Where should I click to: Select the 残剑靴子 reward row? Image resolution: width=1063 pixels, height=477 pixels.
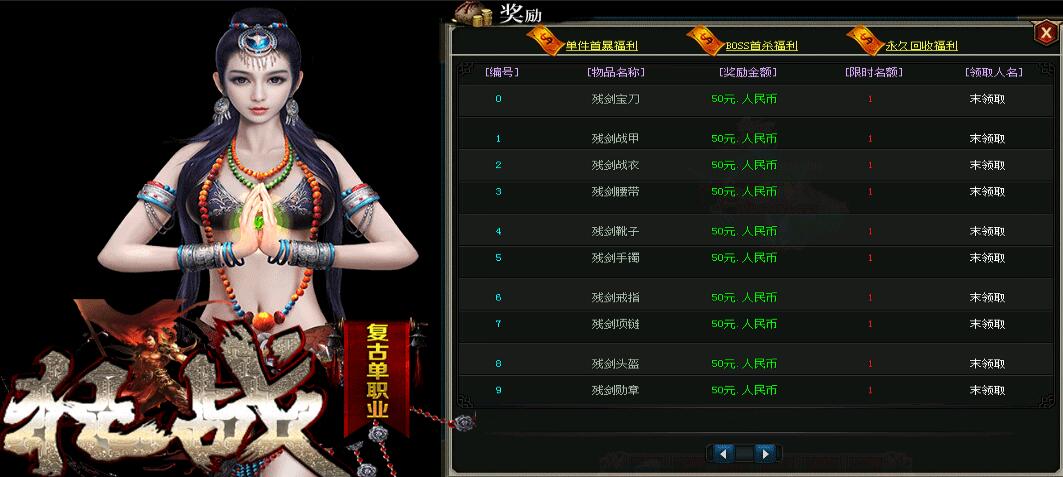pyautogui.click(x=616, y=231)
